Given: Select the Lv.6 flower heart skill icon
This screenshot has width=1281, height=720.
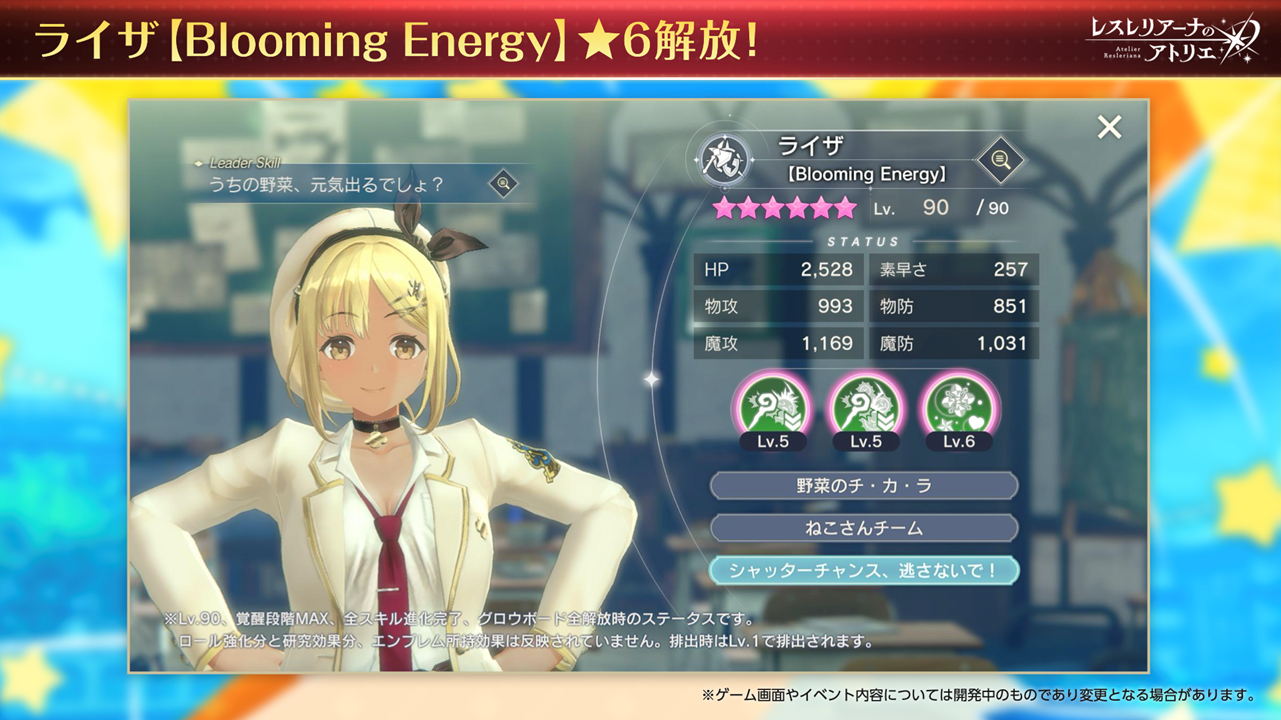Looking at the screenshot, I should 957,406.
